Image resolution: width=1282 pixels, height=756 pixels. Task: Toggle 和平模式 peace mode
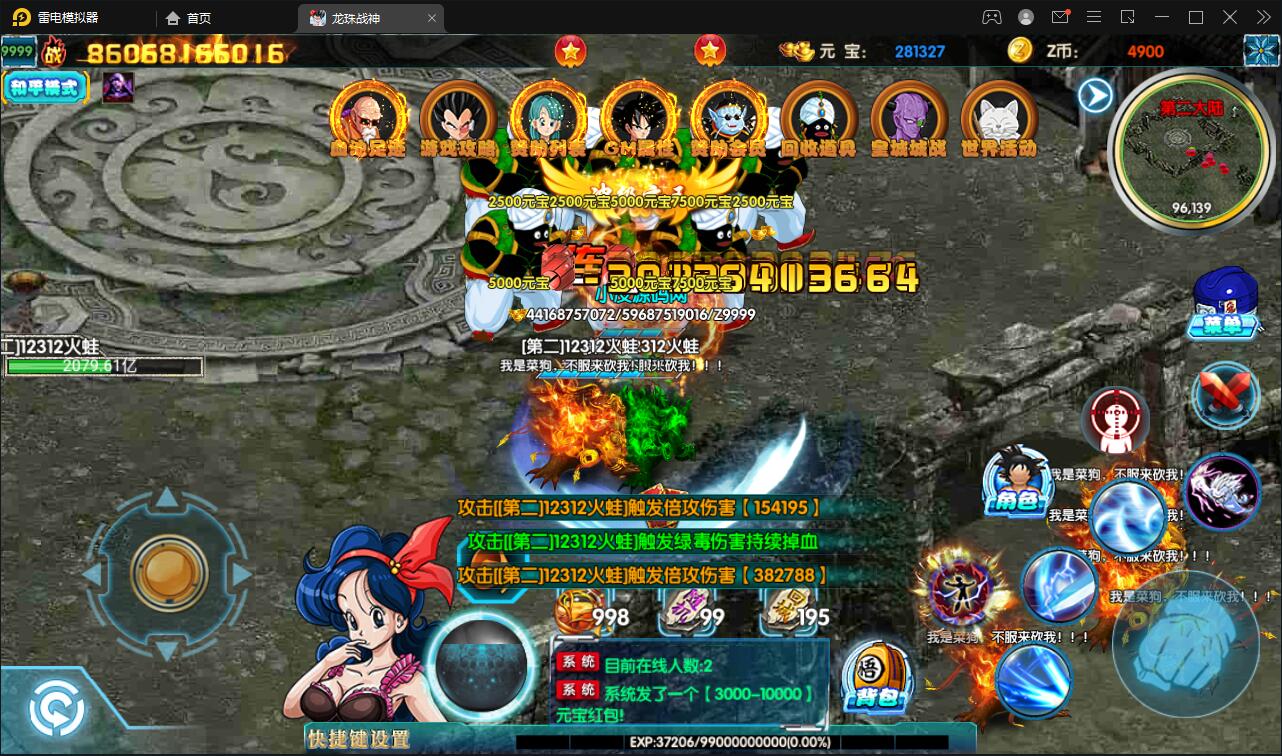pos(45,88)
